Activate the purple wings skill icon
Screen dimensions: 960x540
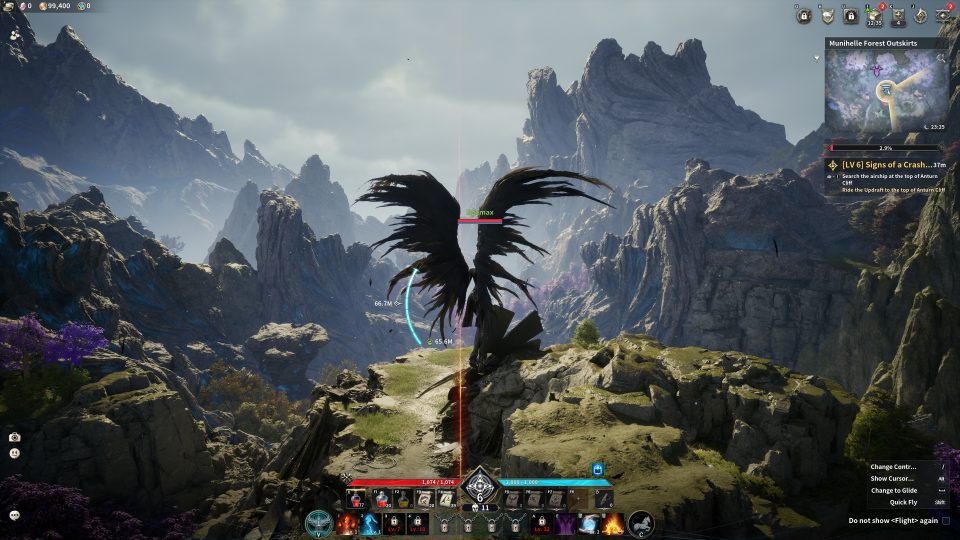pos(565,523)
